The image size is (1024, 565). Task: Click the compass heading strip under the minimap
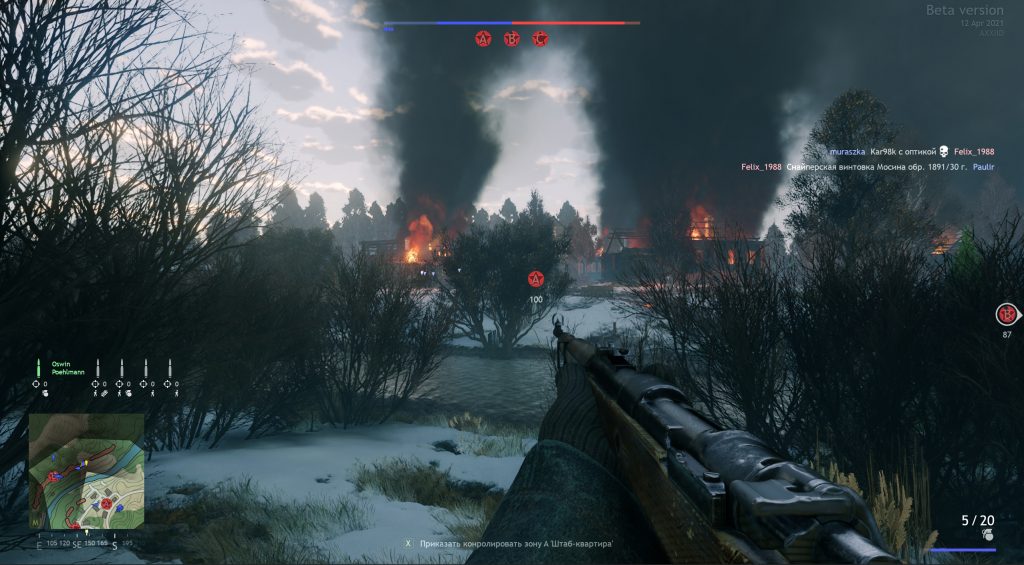click(x=86, y=545)
